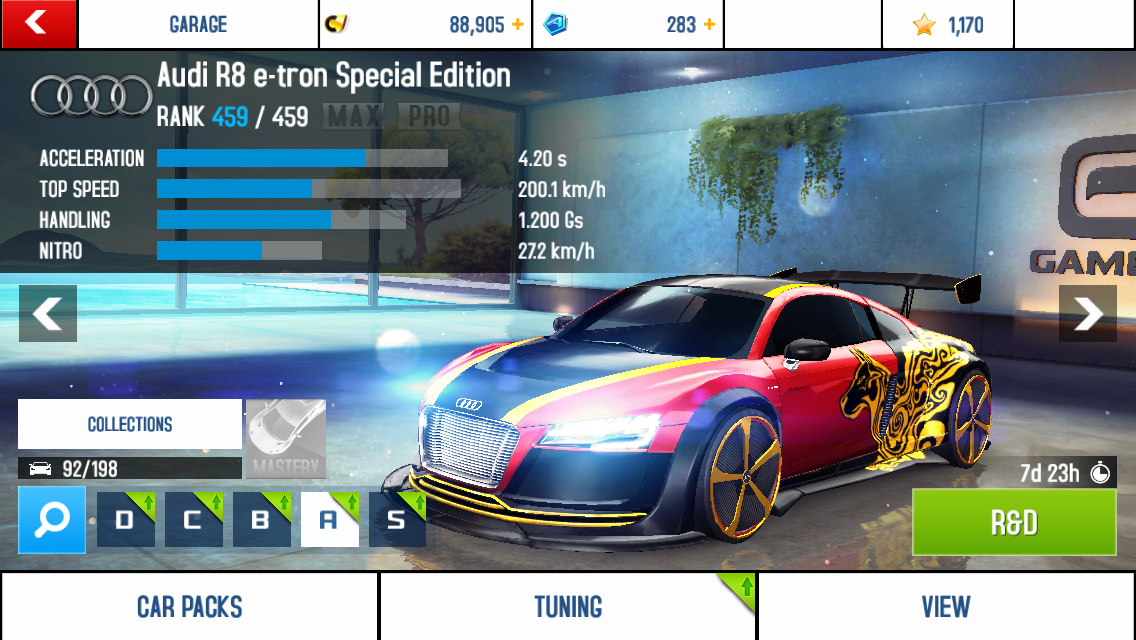Open the Garage tab in the top bar
Viewport: 1136px width, 640px height.
(x=198, y=24)
